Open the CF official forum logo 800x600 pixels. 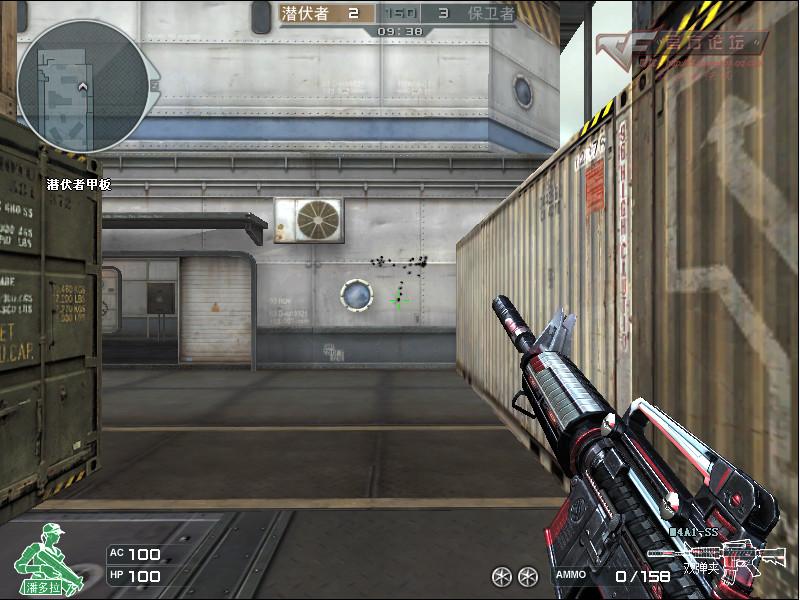click(x=681, y=44)
